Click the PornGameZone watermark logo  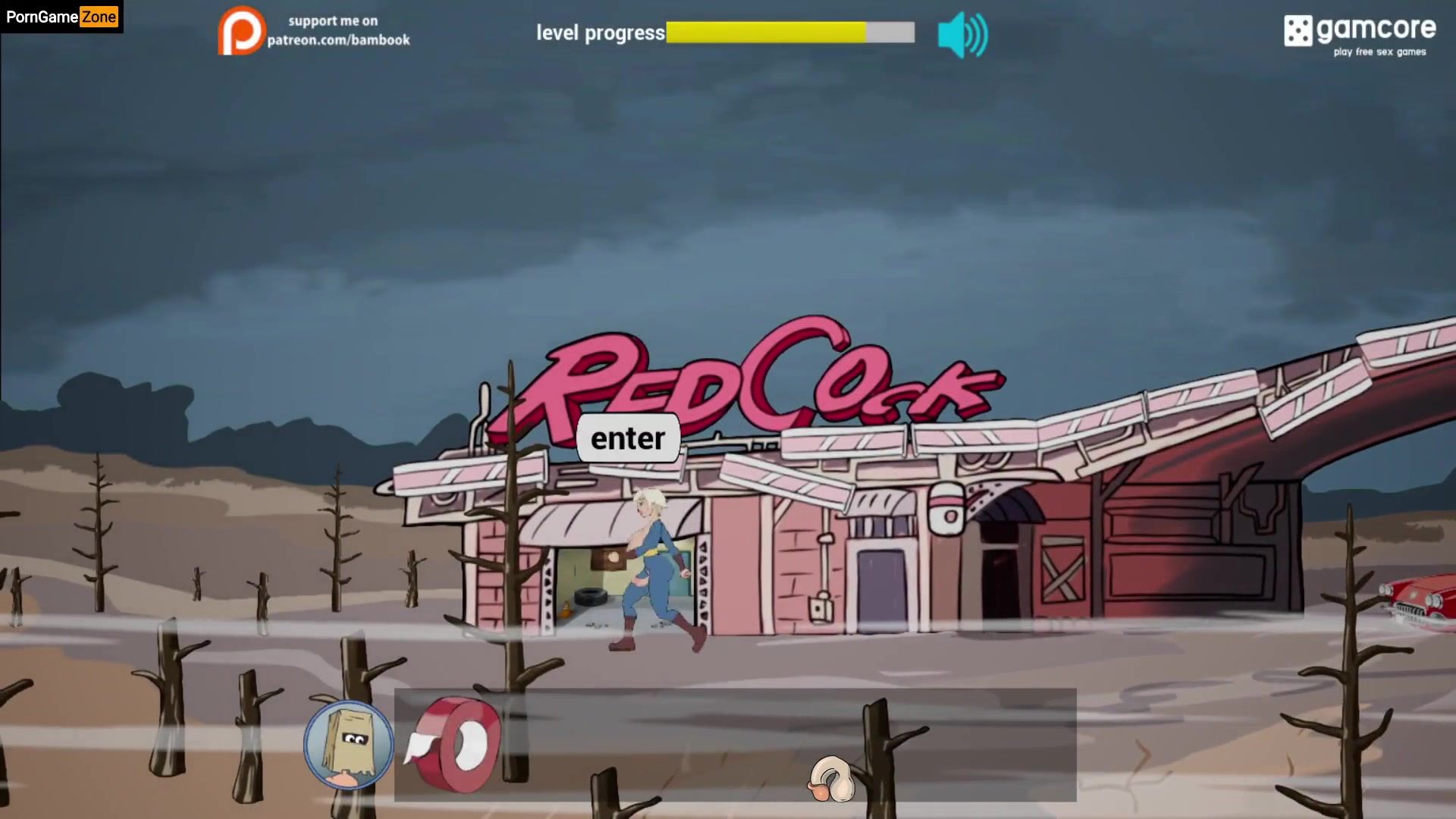[x=61, y=17]
